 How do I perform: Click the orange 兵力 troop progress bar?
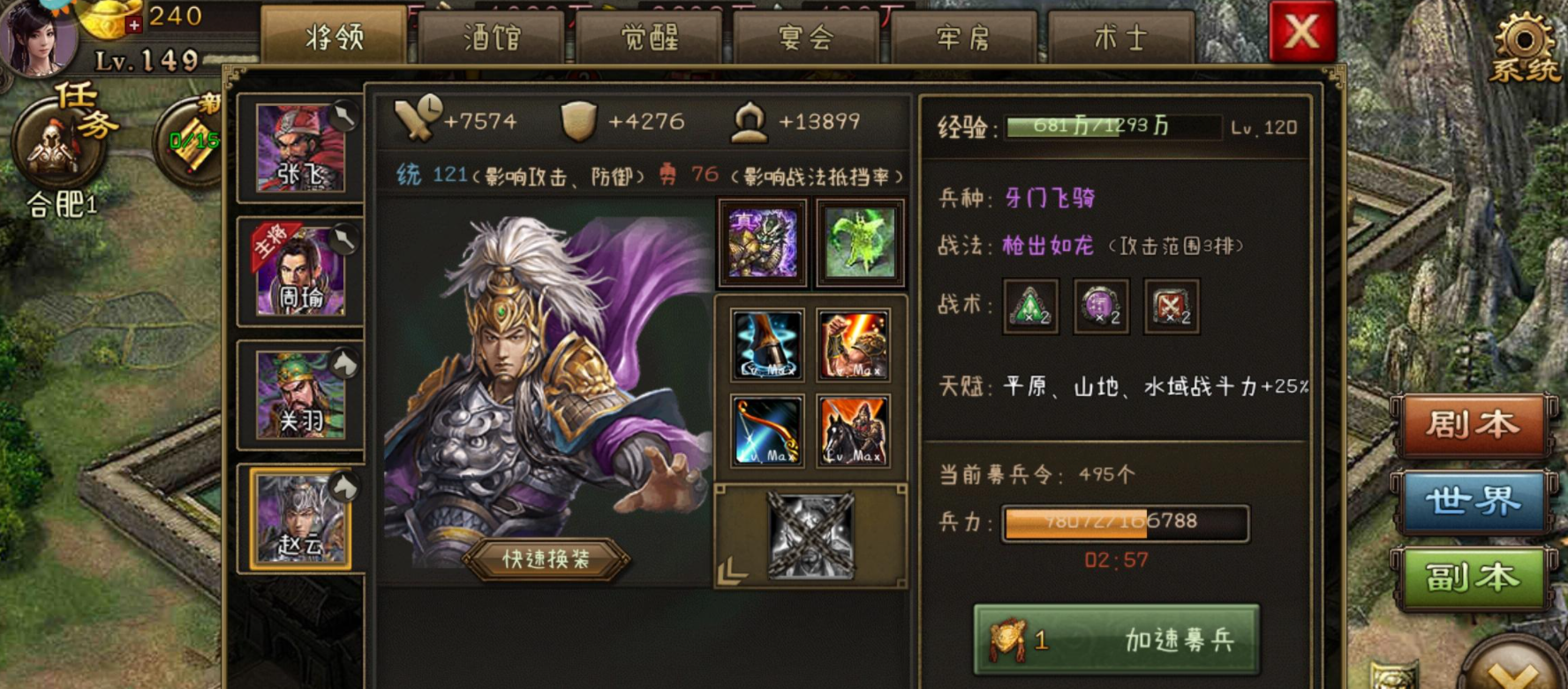(1121, 521)
